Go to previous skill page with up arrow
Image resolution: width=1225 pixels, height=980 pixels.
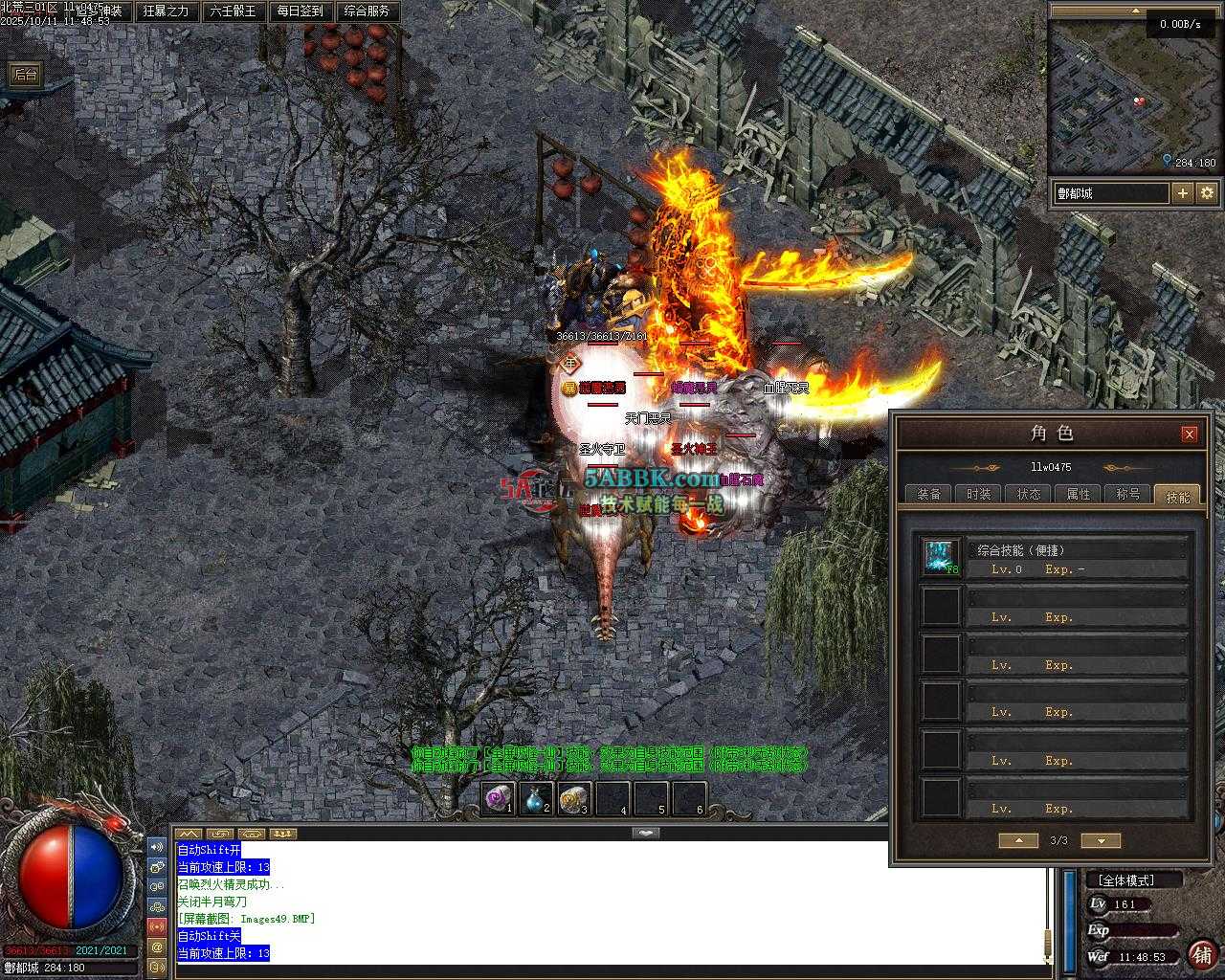1018,840
